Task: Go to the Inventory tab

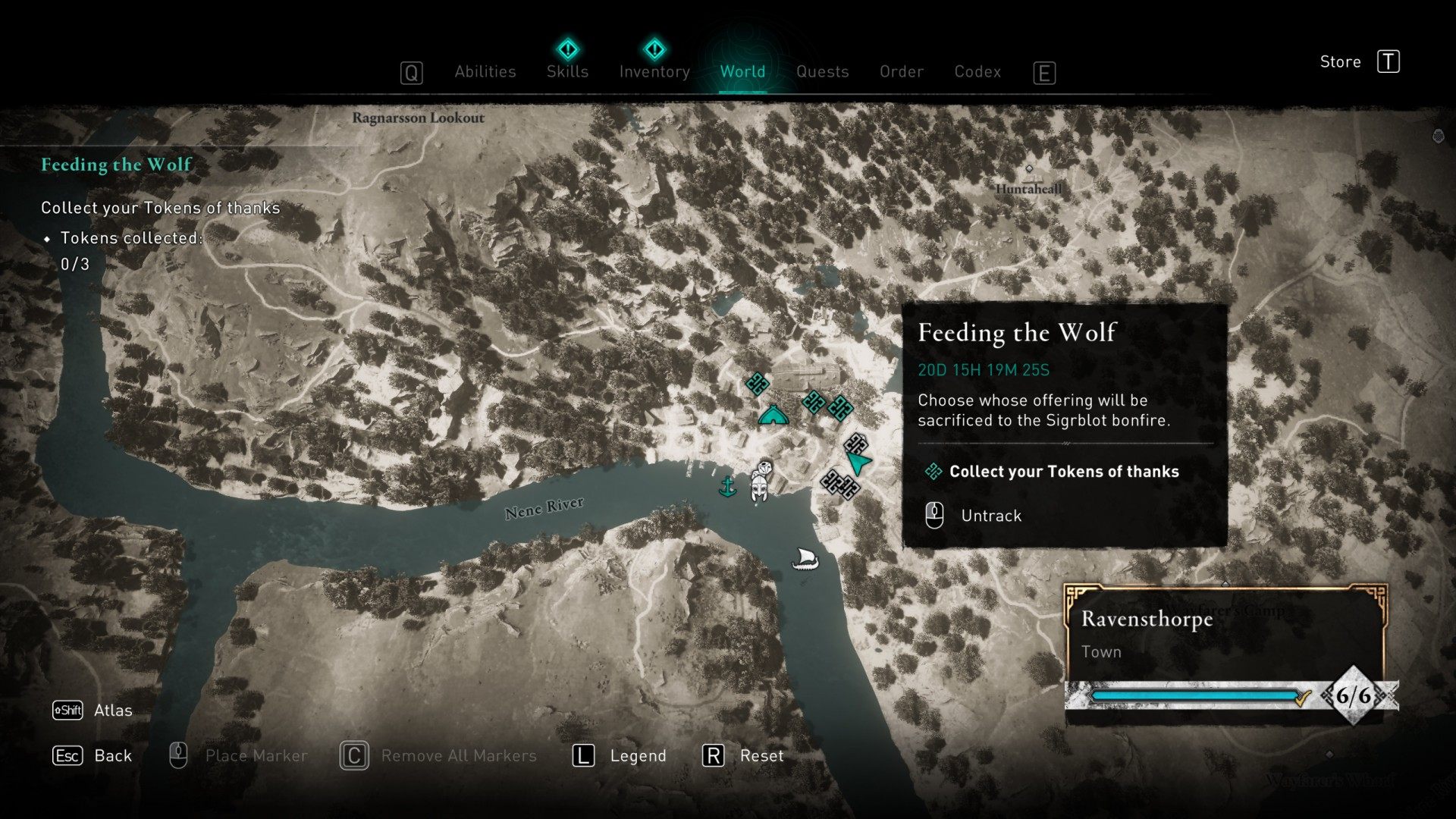Action: click(654, 71)
